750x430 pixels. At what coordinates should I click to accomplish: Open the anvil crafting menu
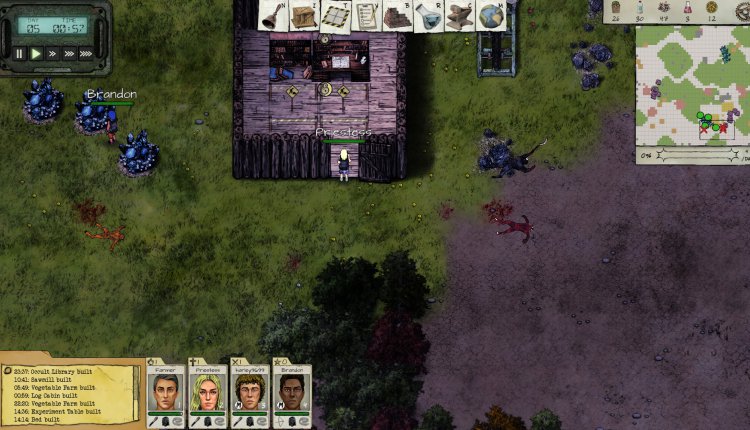click(459, 15)
